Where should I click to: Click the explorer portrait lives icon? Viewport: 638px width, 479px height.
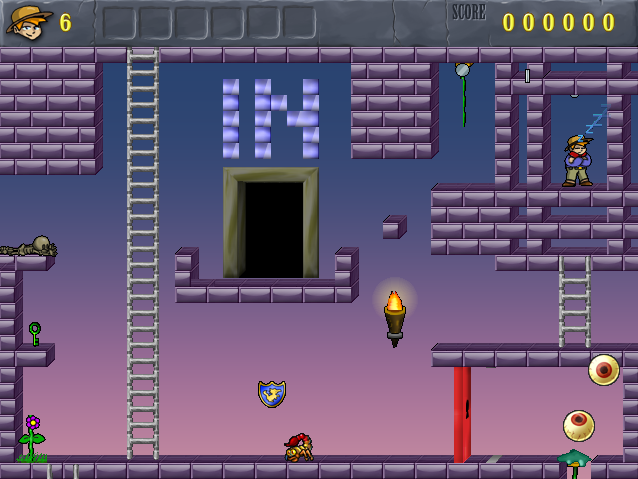click(x=28, y=21)
